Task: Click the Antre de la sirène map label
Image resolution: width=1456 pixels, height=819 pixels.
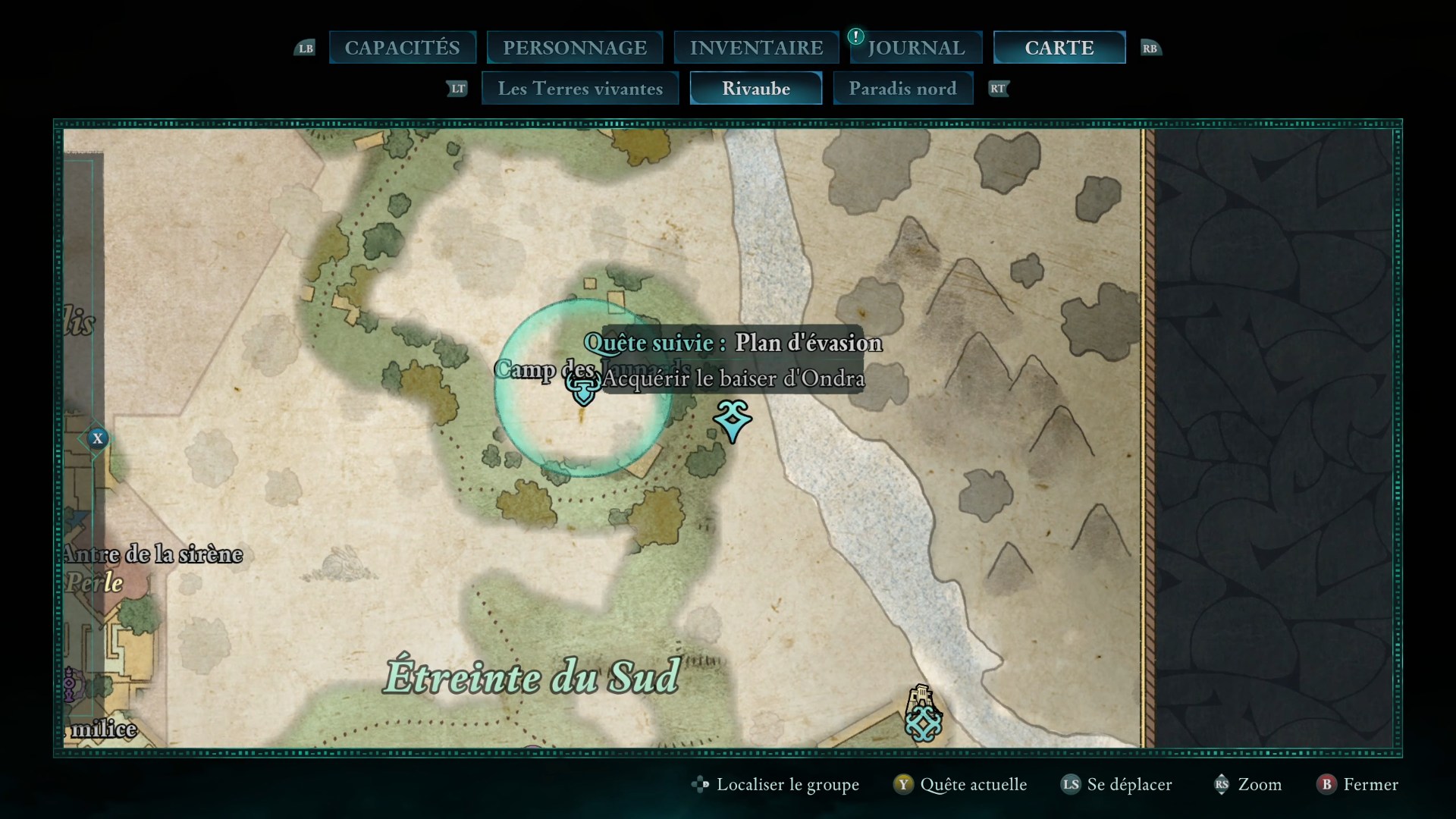Action: pos(153,554)
